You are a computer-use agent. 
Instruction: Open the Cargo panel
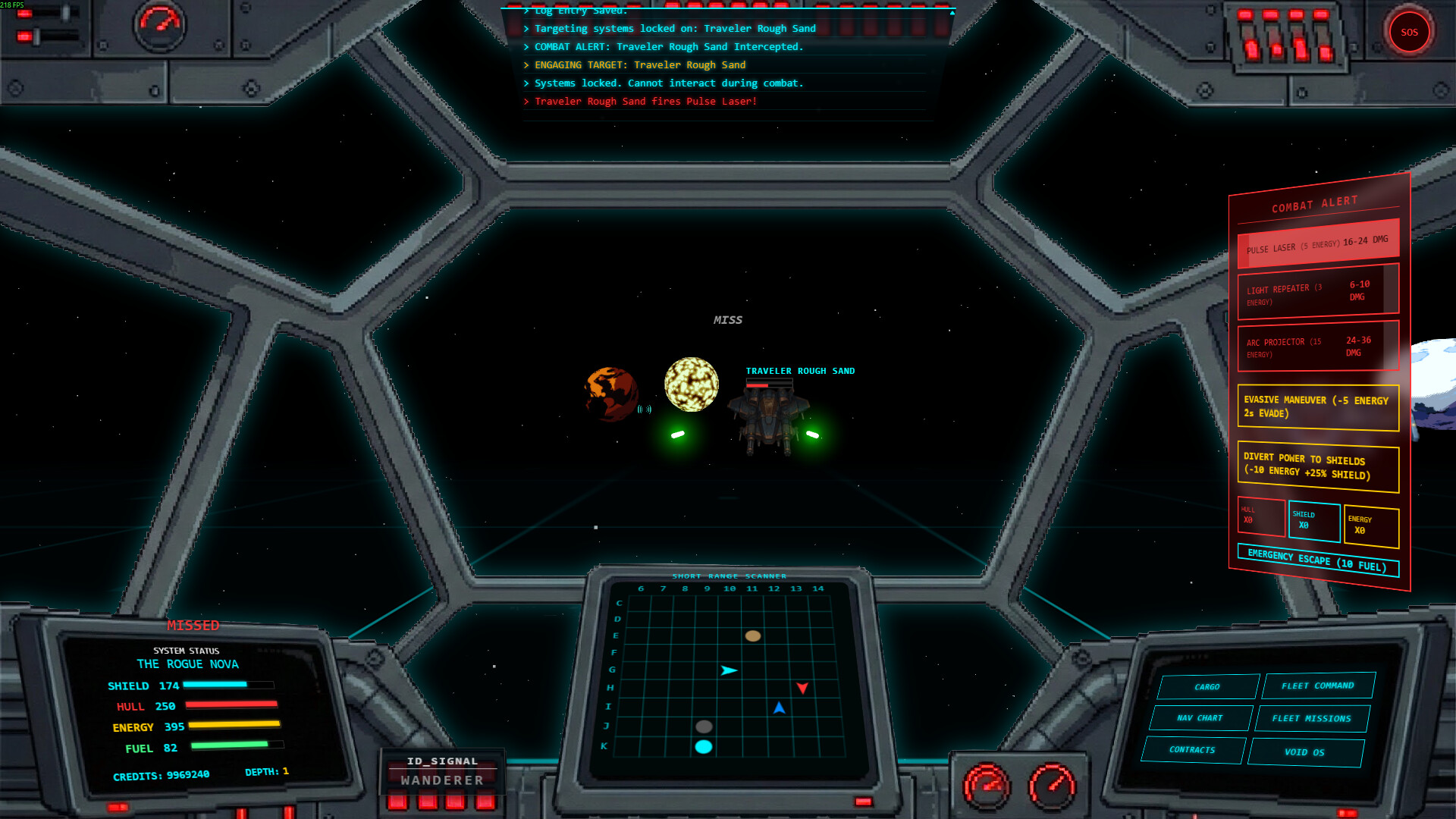(1207, 687)
